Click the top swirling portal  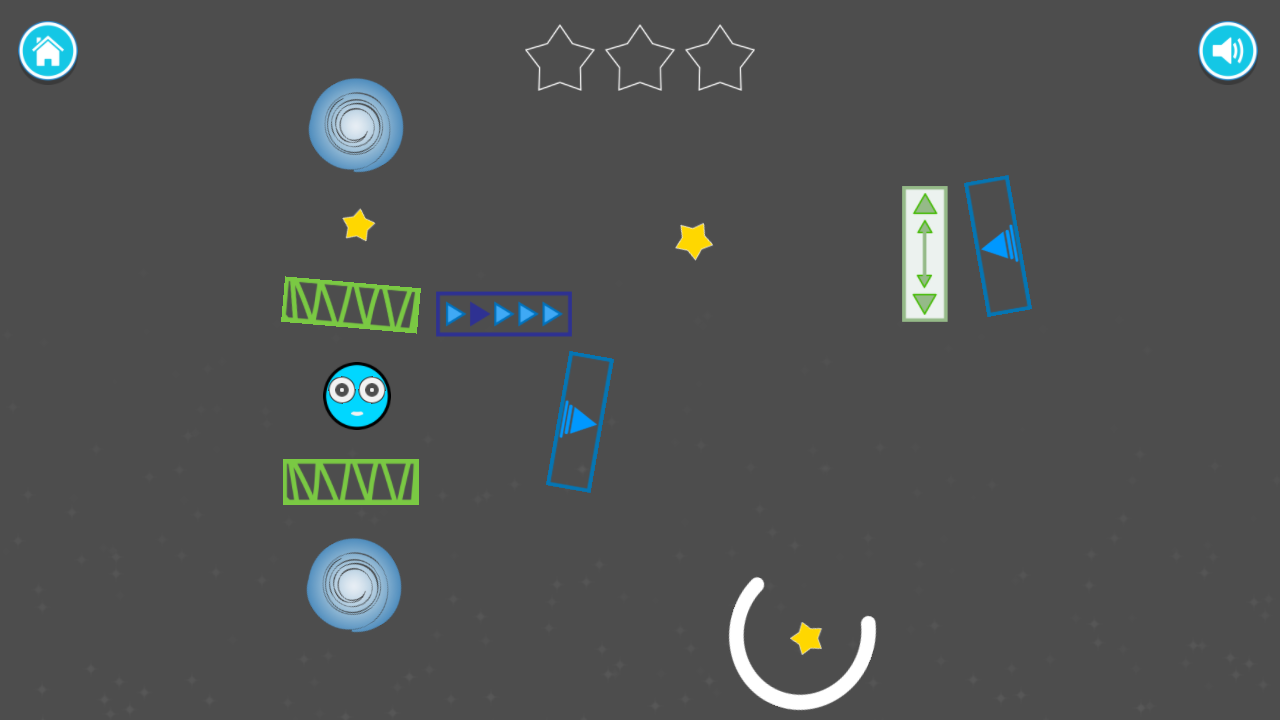pyautogui.click(x=354, y=126)
